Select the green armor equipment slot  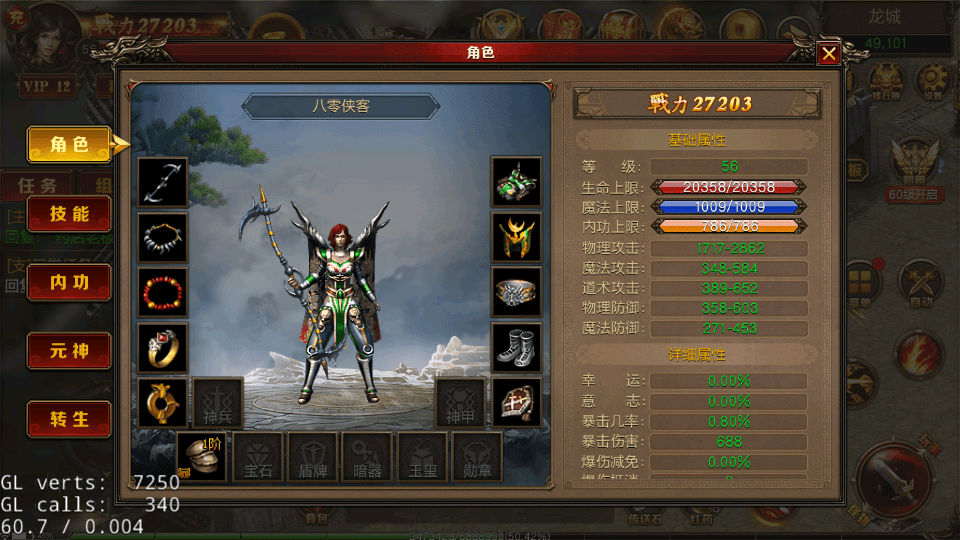517,182
